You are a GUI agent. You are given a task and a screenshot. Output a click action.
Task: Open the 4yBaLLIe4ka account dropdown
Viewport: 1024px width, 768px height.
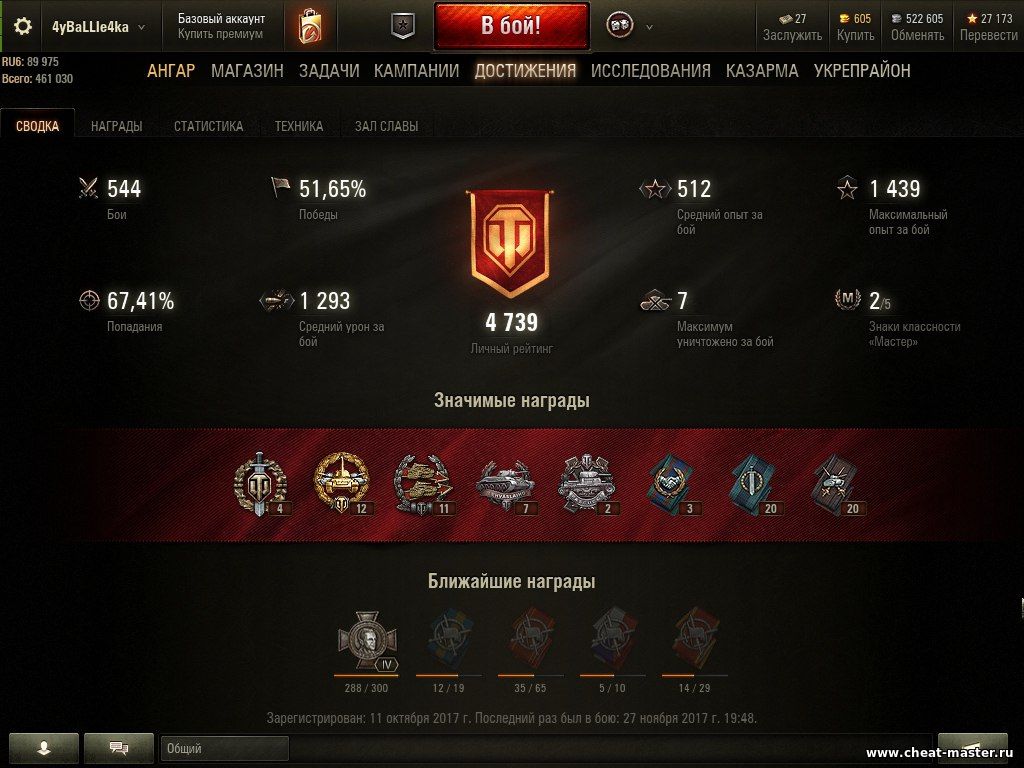pos(97,27)
